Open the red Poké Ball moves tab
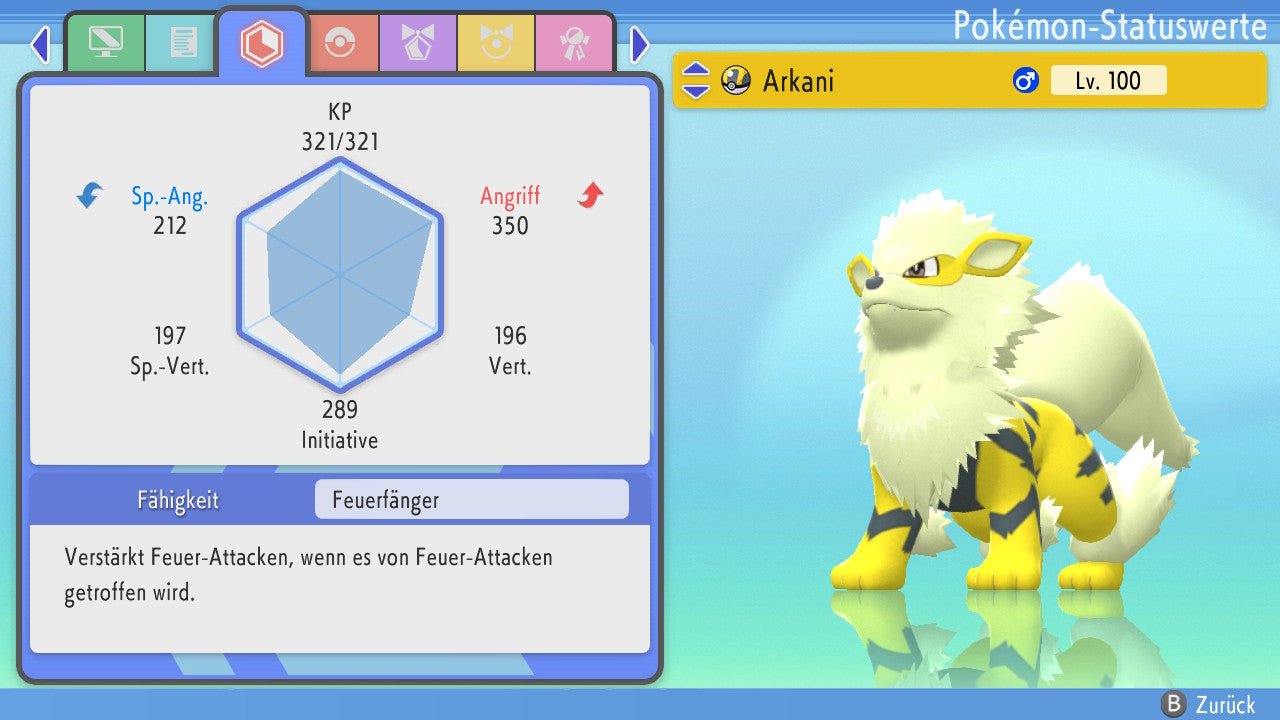 339,43
